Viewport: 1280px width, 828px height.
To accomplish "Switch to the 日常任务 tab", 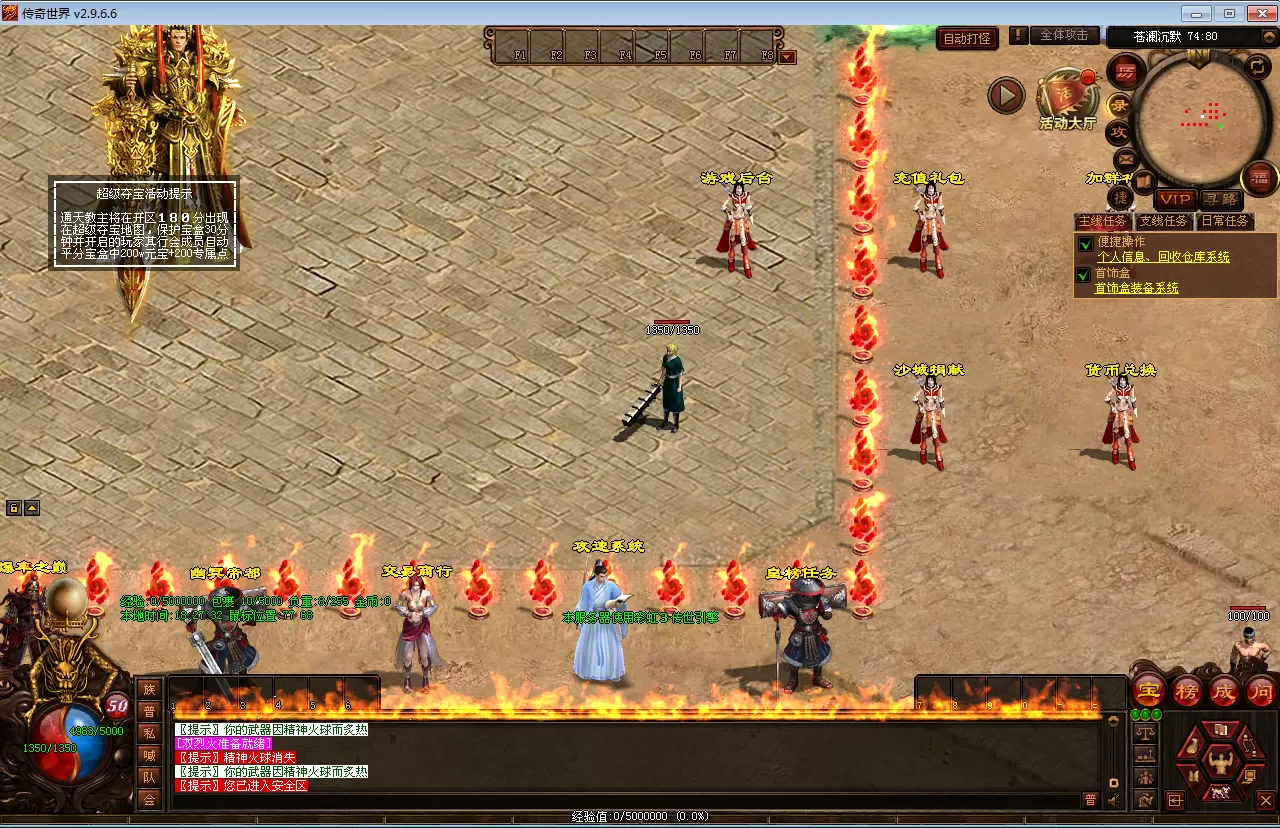I will (x=1224, y=221).
